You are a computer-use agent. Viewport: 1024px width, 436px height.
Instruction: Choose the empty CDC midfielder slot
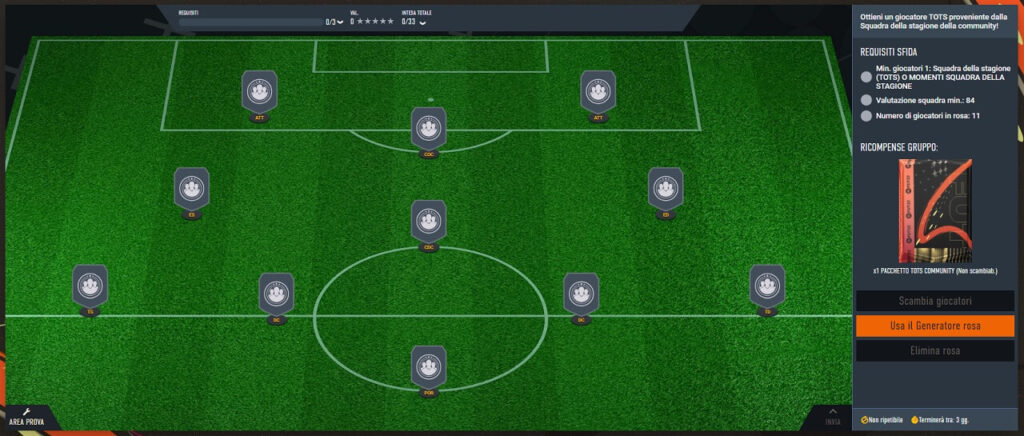point(428,221)
